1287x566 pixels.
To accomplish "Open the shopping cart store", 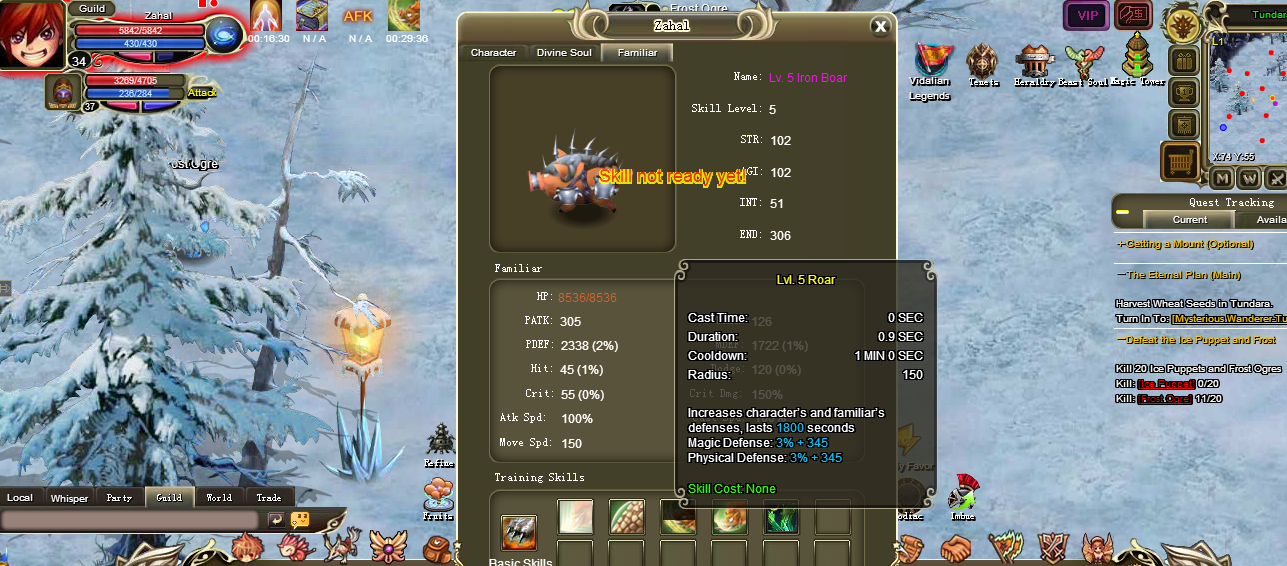I will point(1181,161).
